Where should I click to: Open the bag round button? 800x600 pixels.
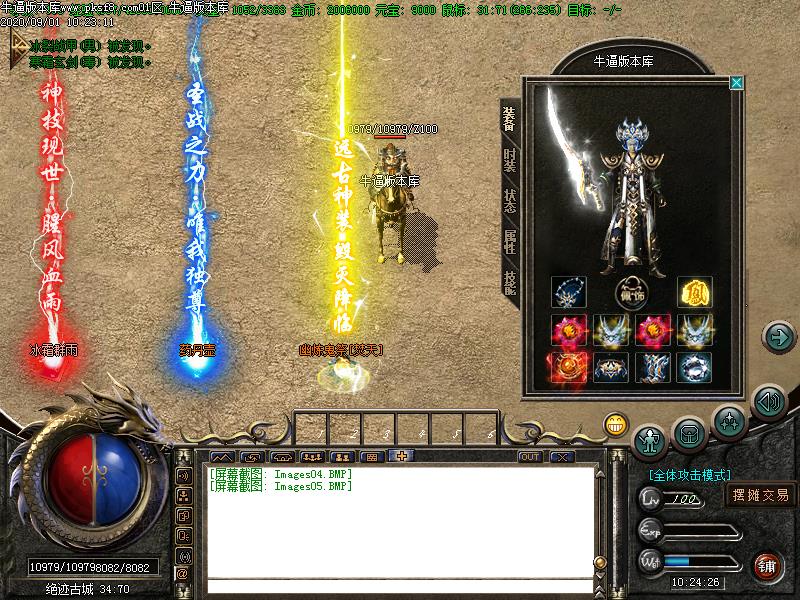pyautogui.click(x=690, y=432)
